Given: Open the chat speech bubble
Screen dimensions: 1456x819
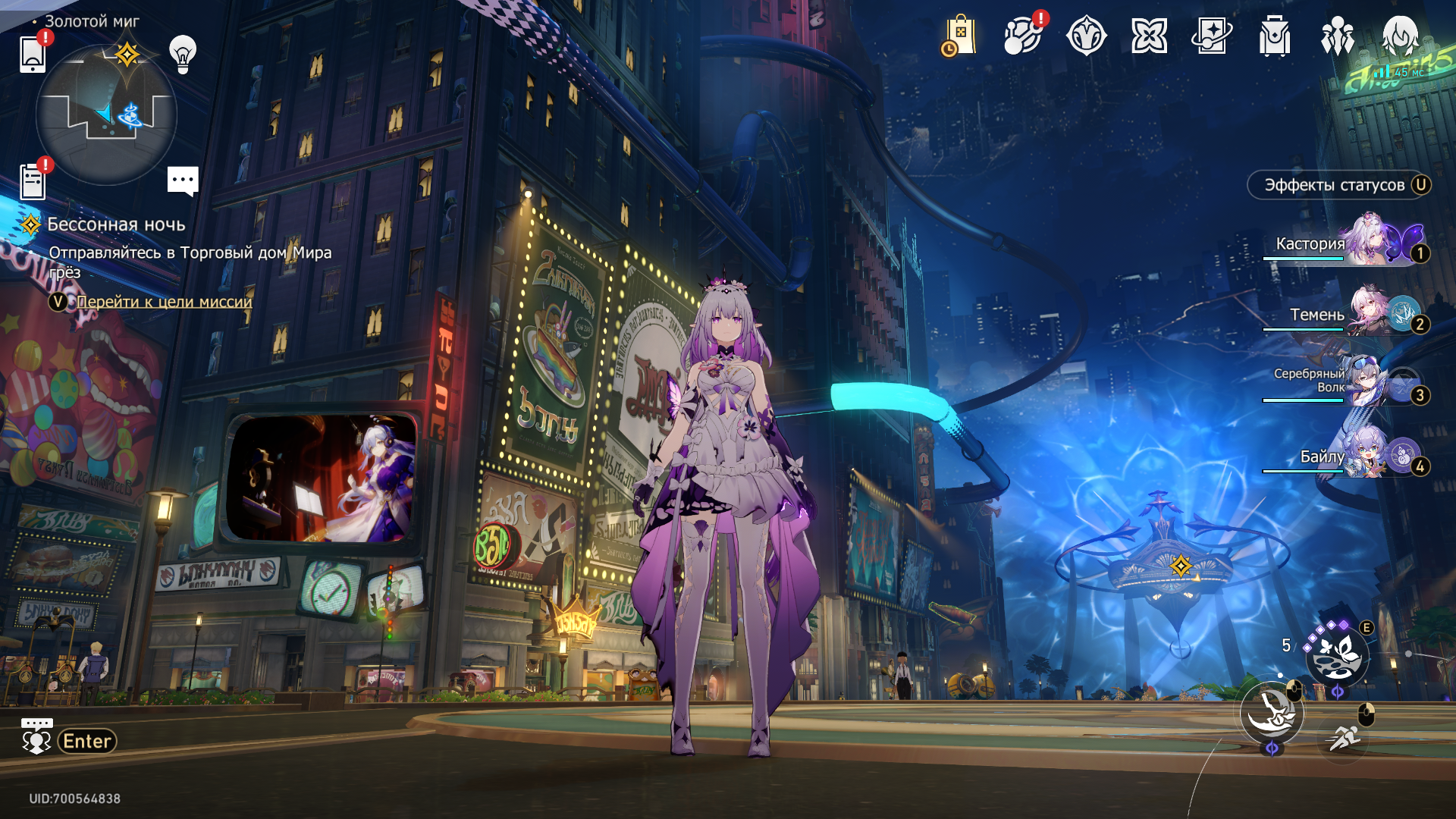Looking at the screenshot, I should pyautogui.click(x=183, y=181).
